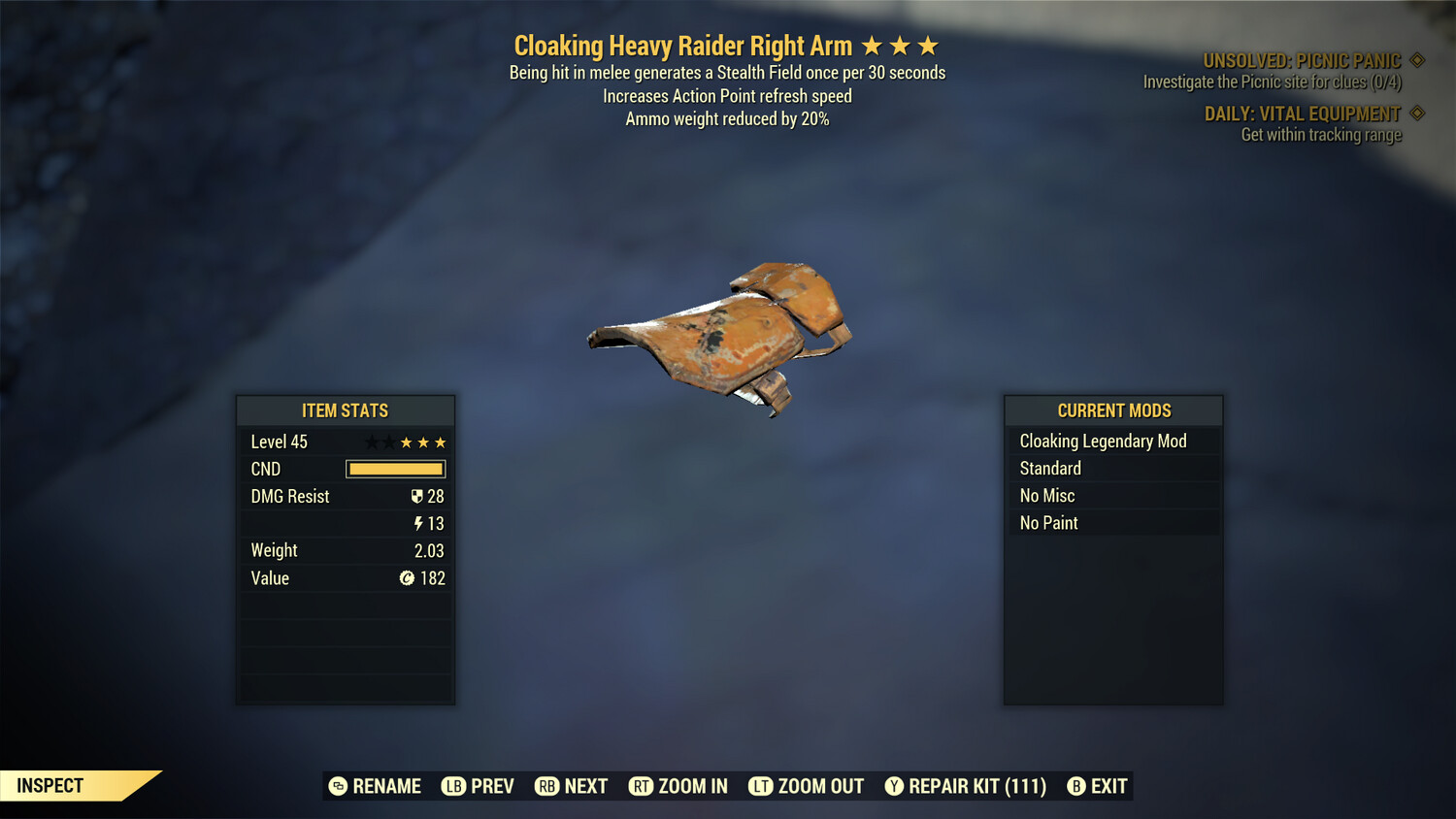Click the shield icon beside DMG Resist
Viewport: 1456px width, 819px height.
point(419,496)
